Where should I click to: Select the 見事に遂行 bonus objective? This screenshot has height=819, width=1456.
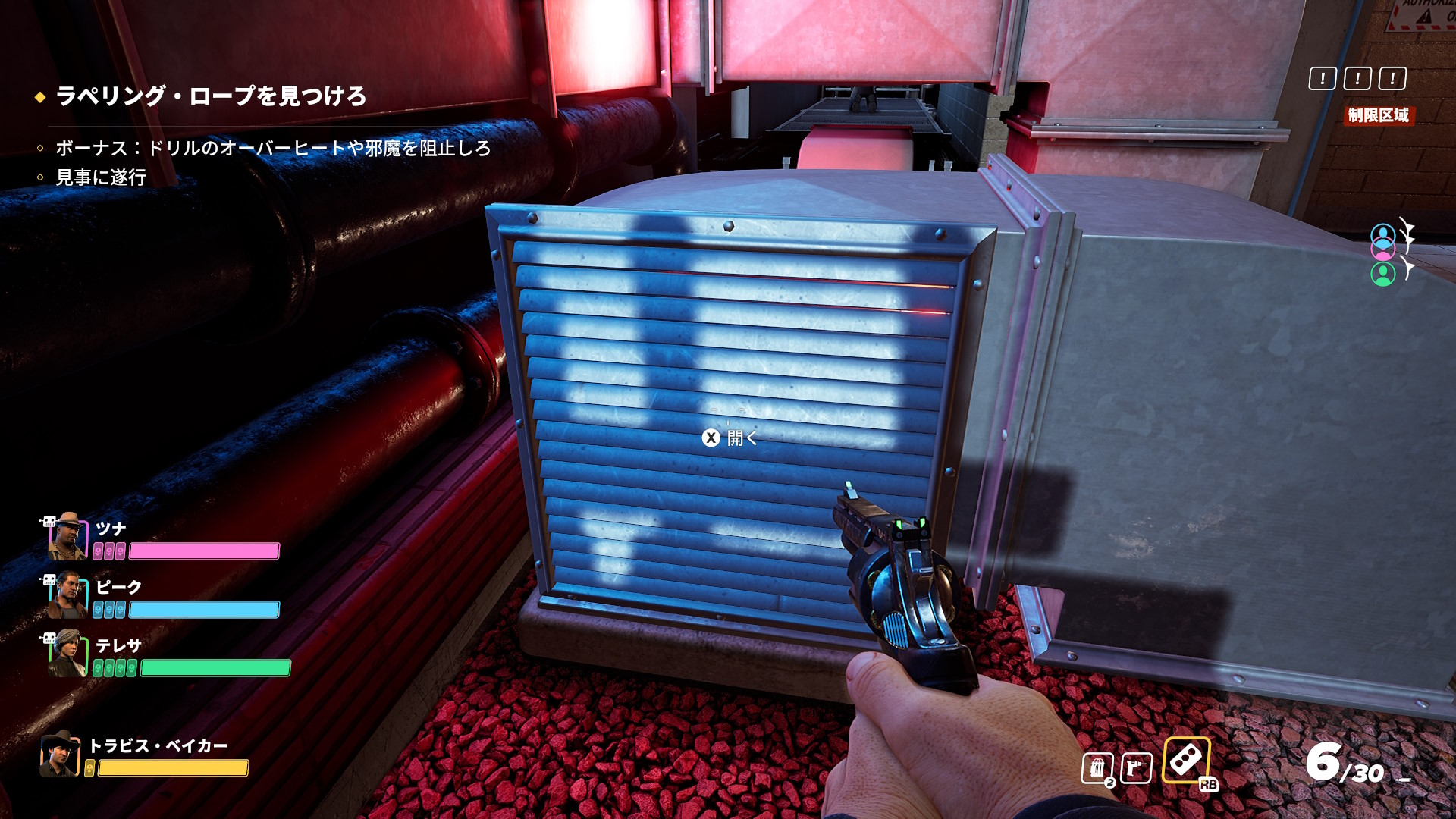coord(100,177)
